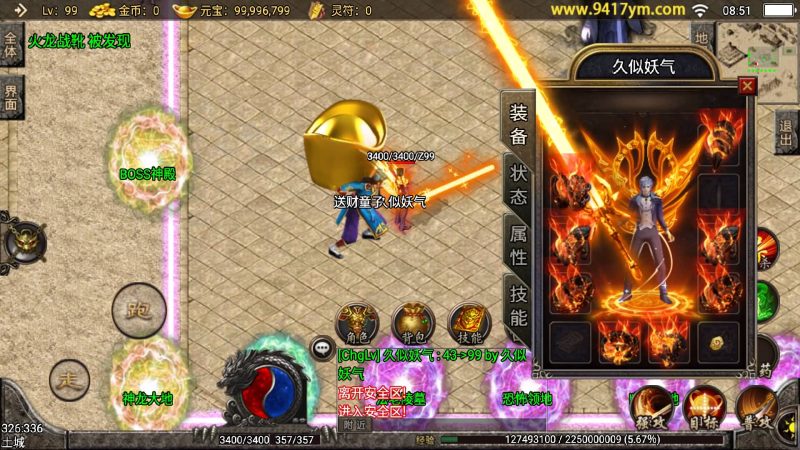
Task: Click the 退出 exit button
Action: click(x=787, y=128)
